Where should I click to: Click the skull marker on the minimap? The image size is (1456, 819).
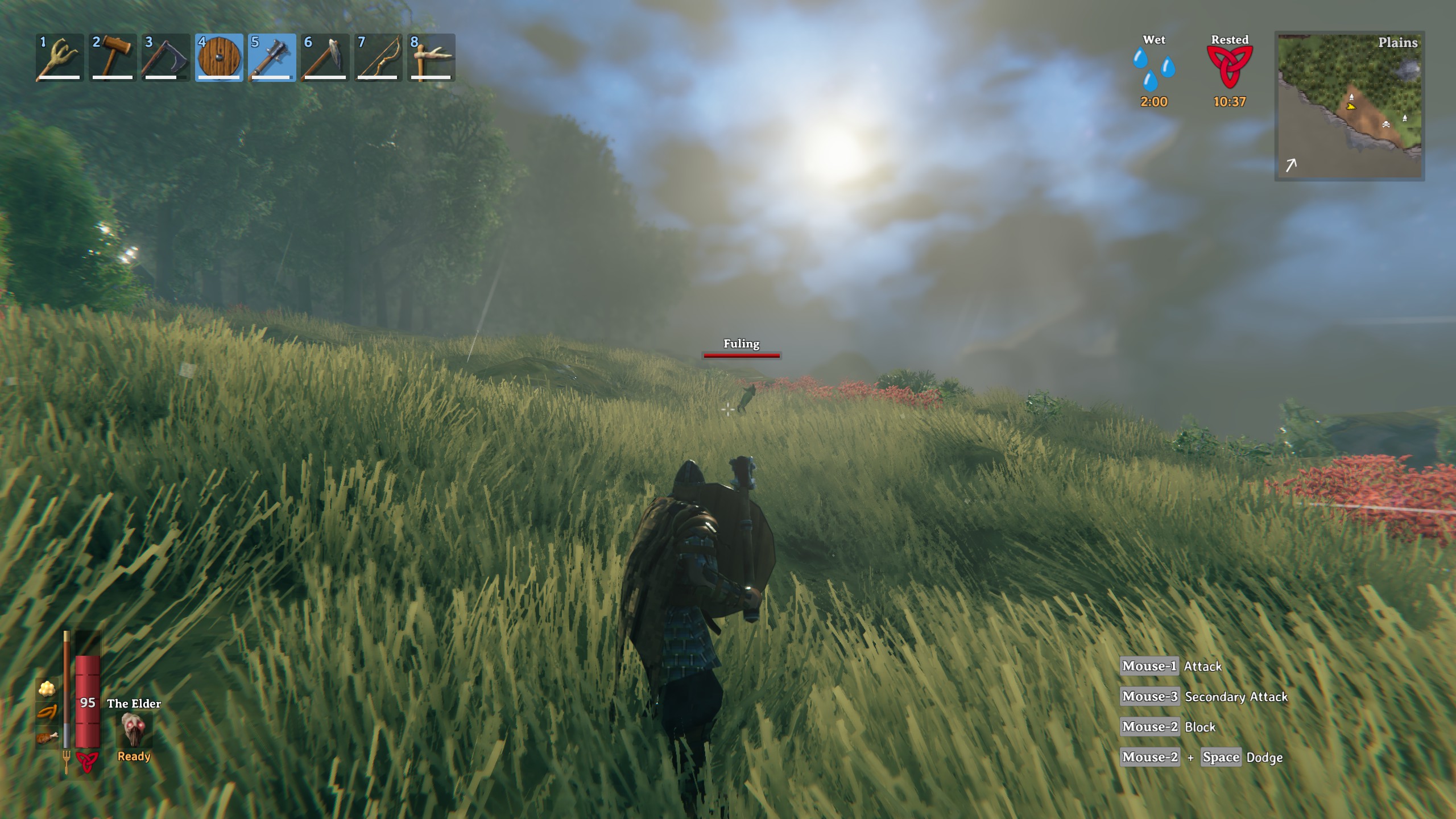coord(1386,124)
